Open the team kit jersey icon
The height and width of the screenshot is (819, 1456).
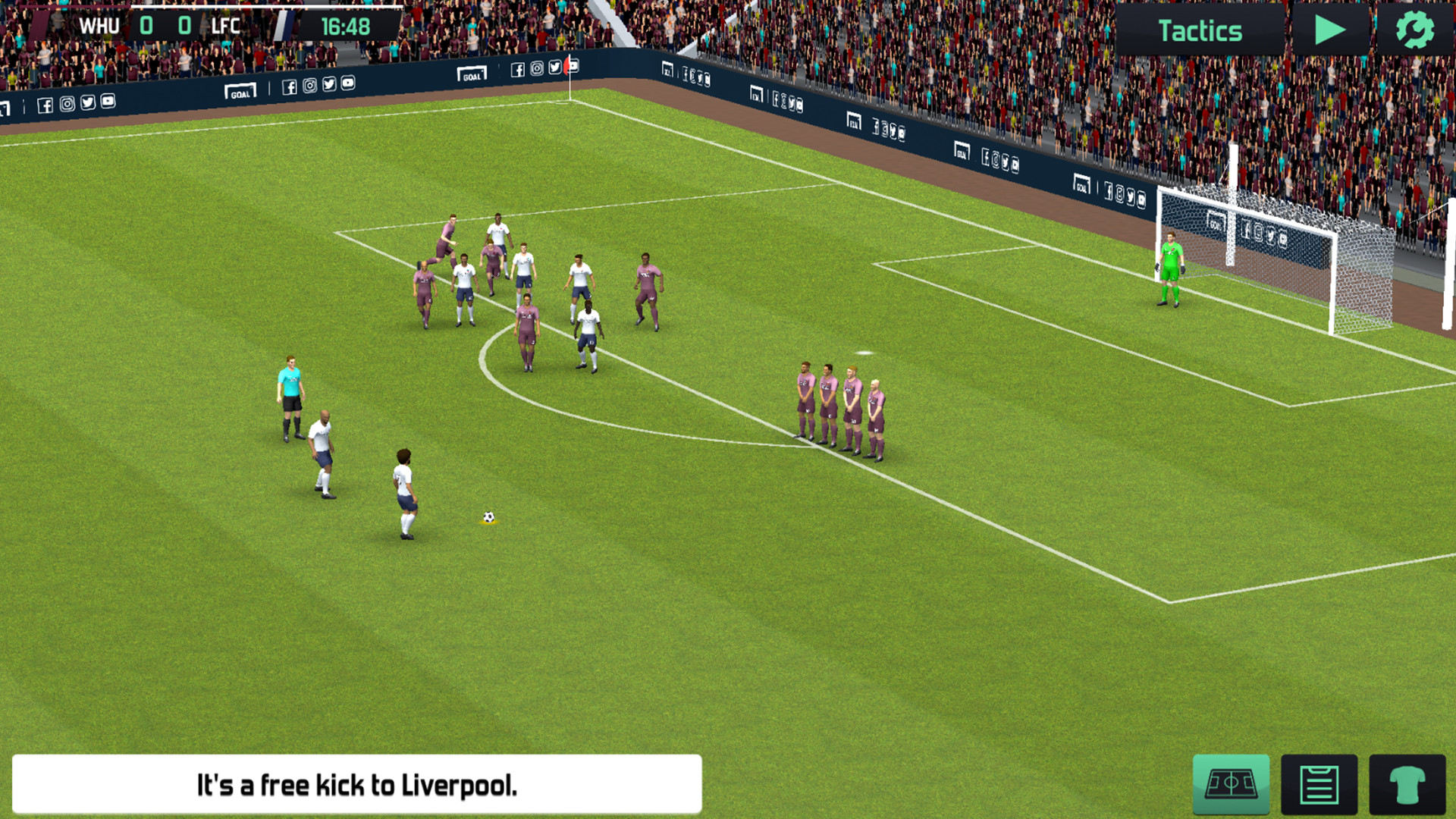pyautogui.click(x=1409, y=783)
